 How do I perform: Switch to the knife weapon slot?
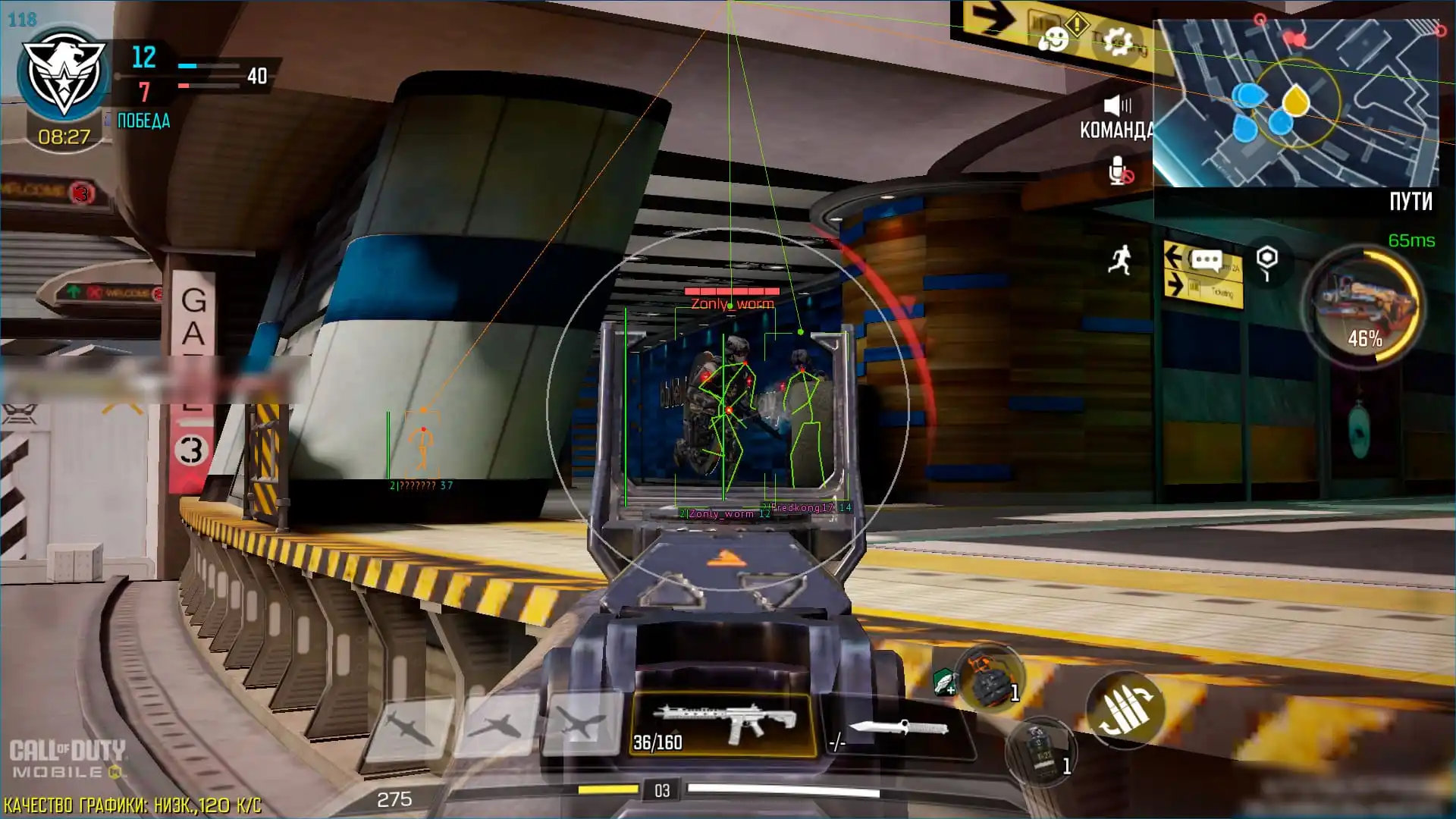click(898, 730)
